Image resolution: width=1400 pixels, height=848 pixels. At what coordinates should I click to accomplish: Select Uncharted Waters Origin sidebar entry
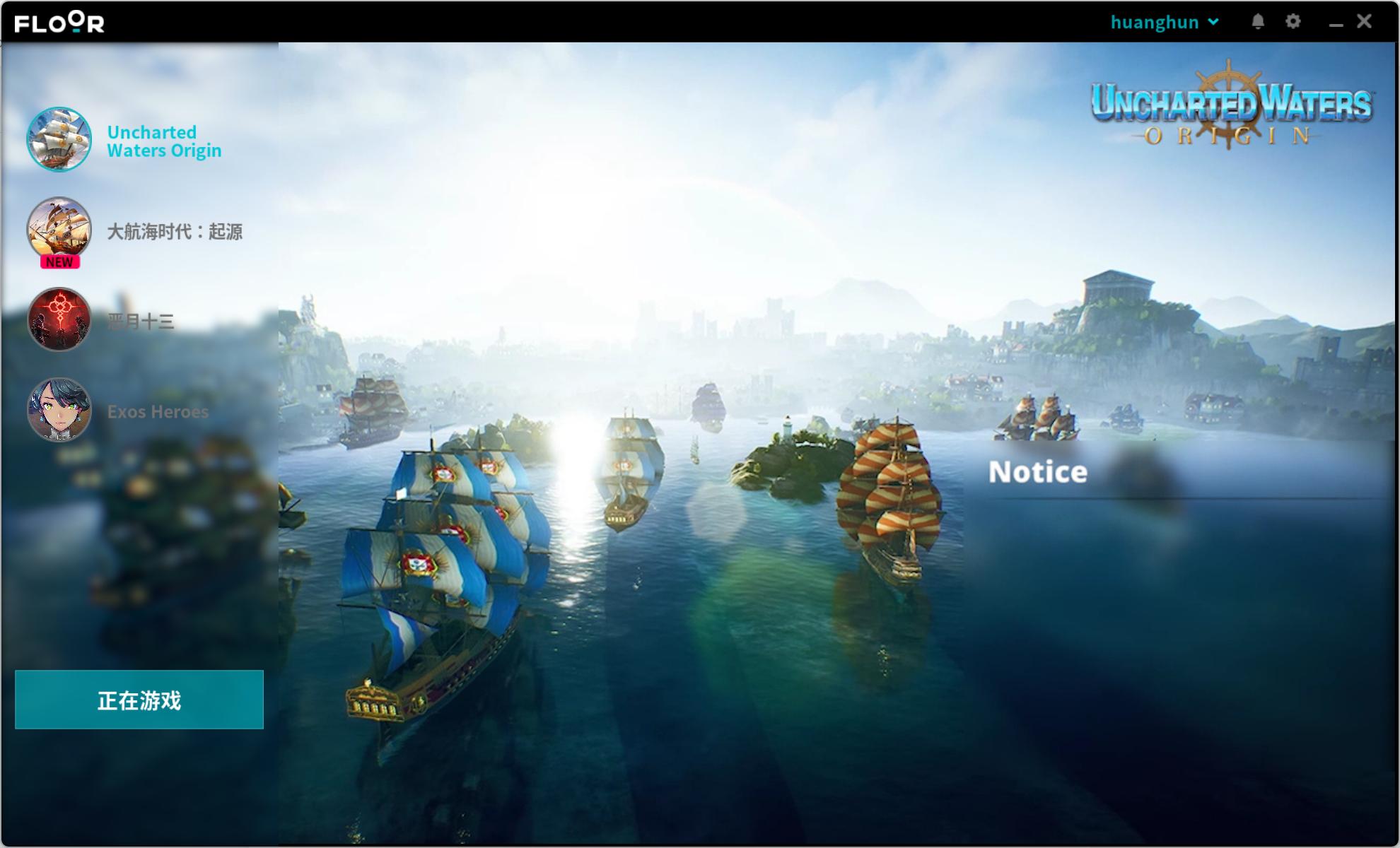click(x=164, y=141)
